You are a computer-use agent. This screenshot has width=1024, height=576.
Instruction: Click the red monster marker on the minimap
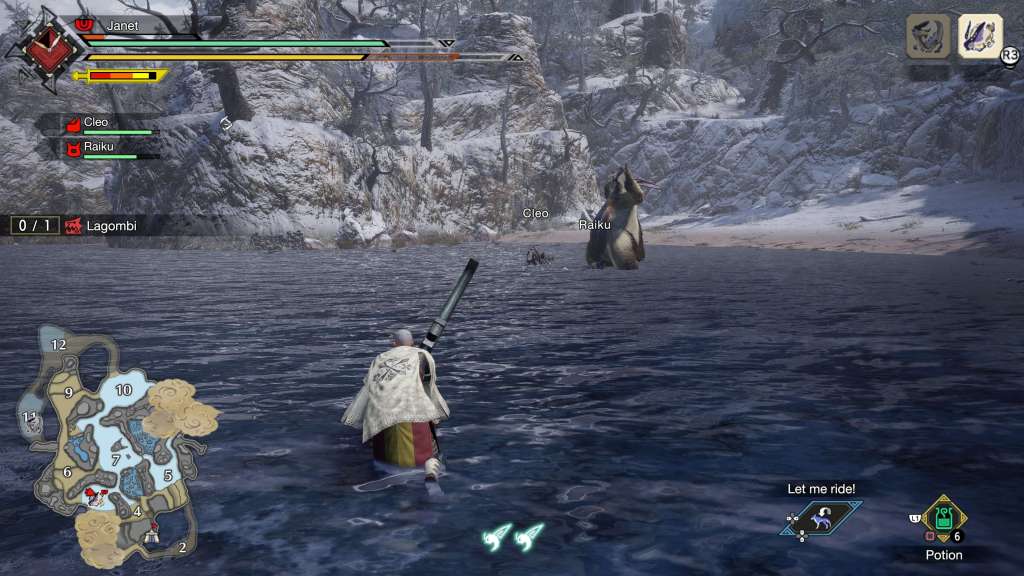coord(98,494)
